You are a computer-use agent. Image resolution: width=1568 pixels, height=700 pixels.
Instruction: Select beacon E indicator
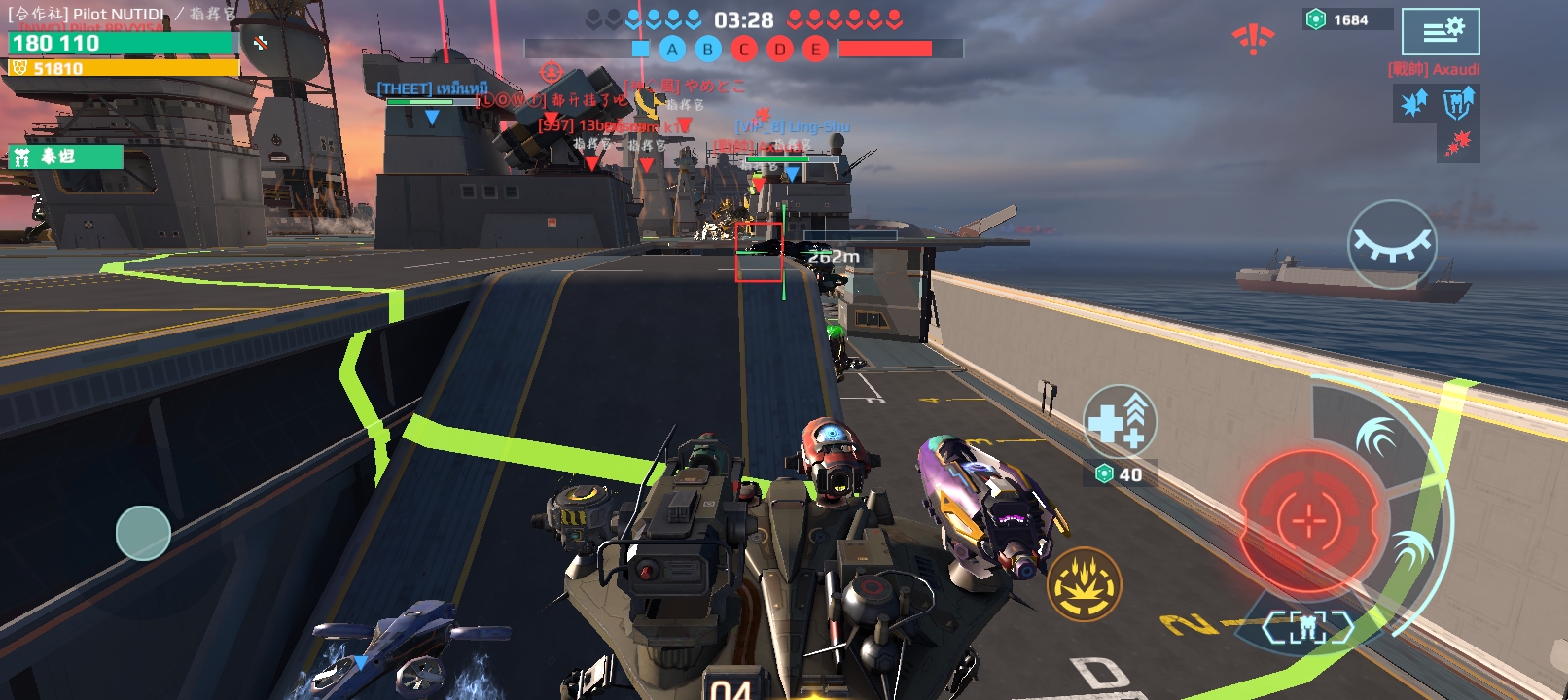pyautogui.click(x=815, y=50)
